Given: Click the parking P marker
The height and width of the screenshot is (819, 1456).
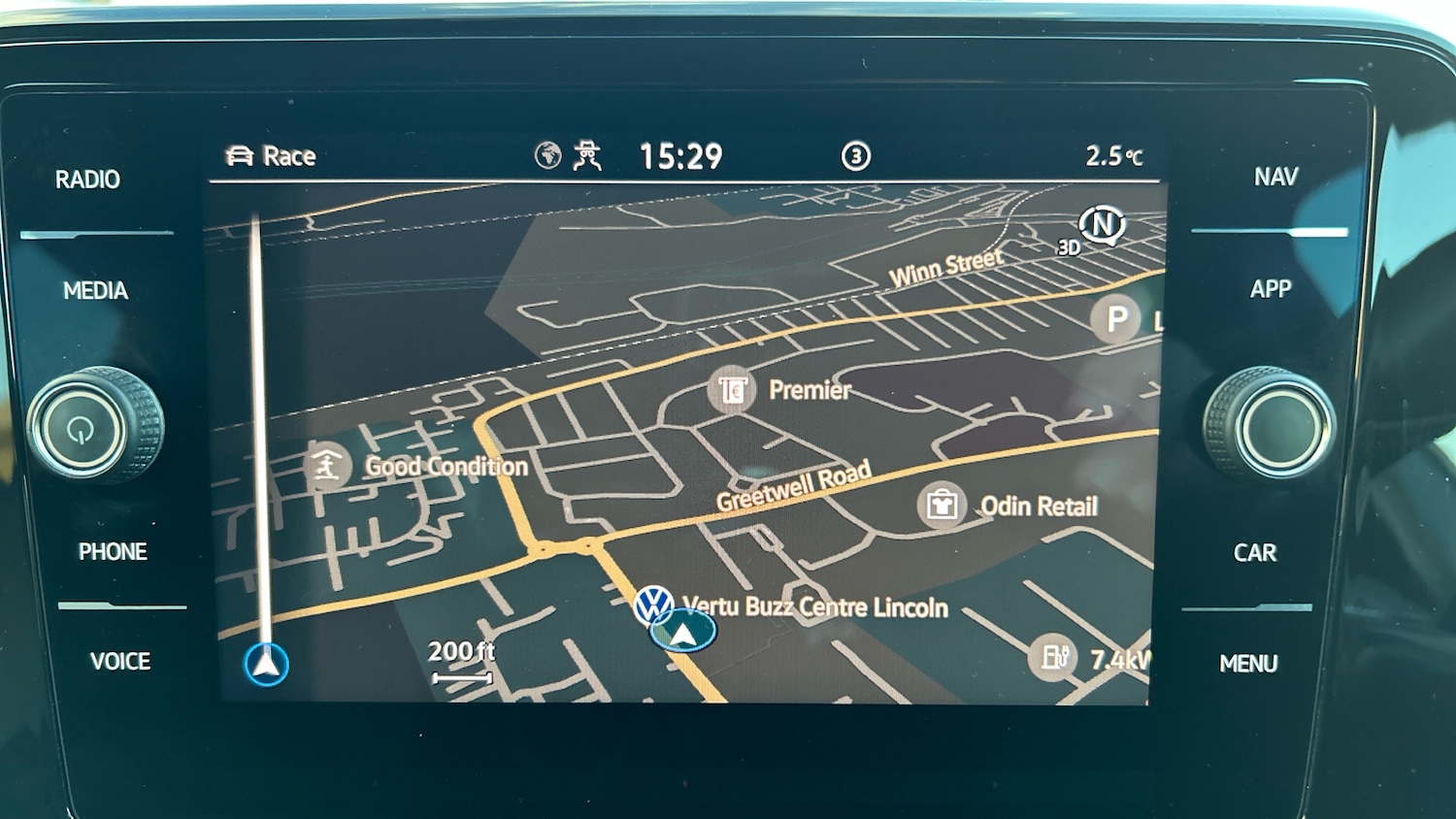Looking at the screenshot, I should [1116, 318].
